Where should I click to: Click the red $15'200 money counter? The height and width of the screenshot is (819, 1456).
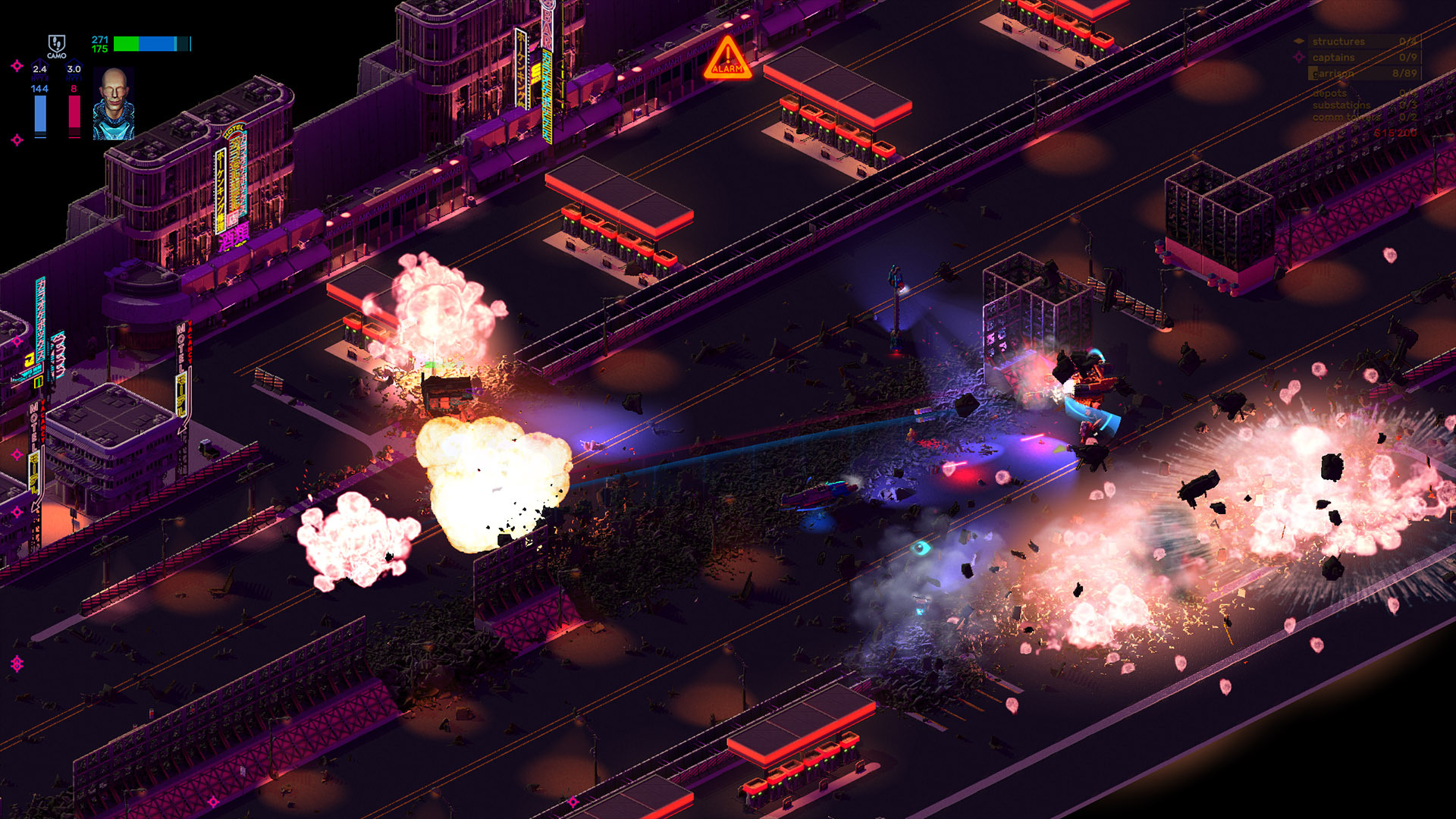point(1395,133)
